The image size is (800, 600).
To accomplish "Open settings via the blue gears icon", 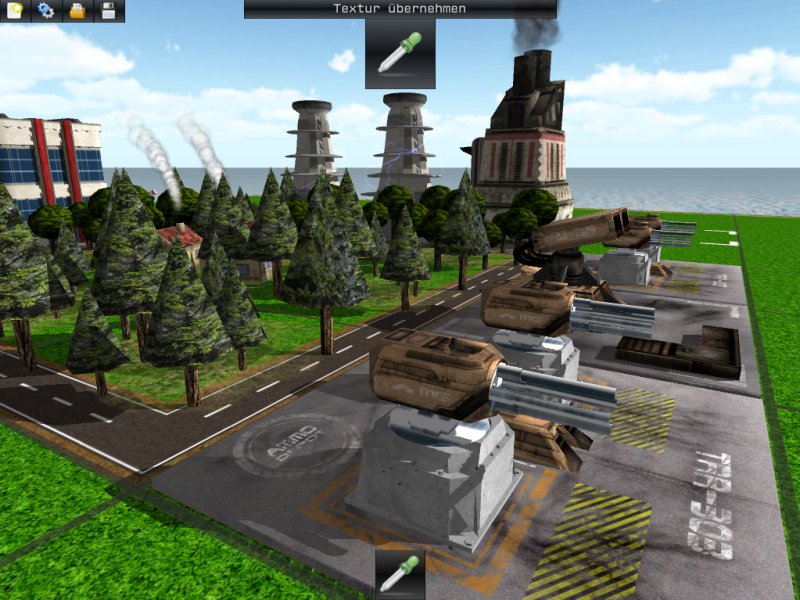I will click(x=46, y=11).
